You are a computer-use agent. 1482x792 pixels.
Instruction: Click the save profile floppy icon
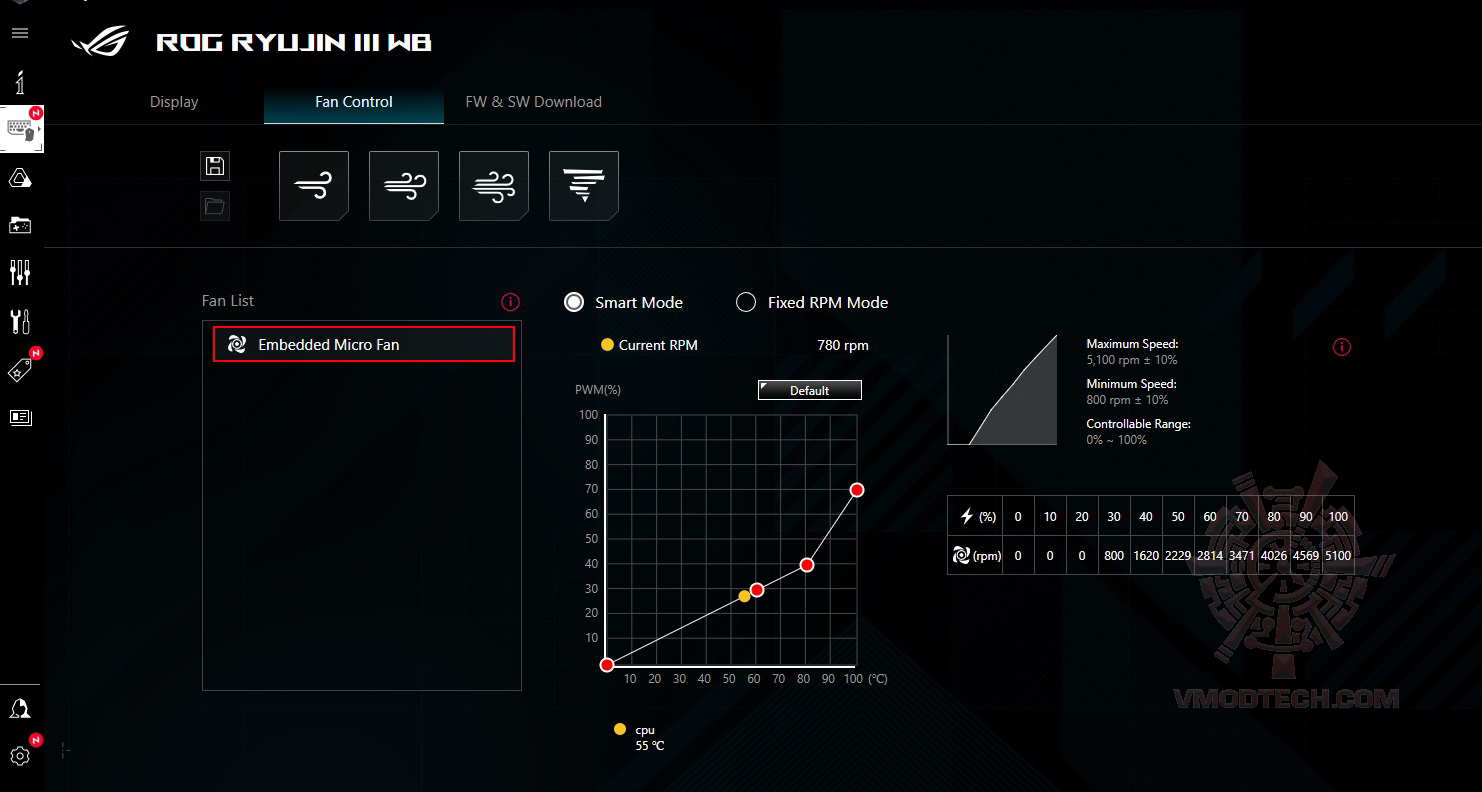pos(215,166)
